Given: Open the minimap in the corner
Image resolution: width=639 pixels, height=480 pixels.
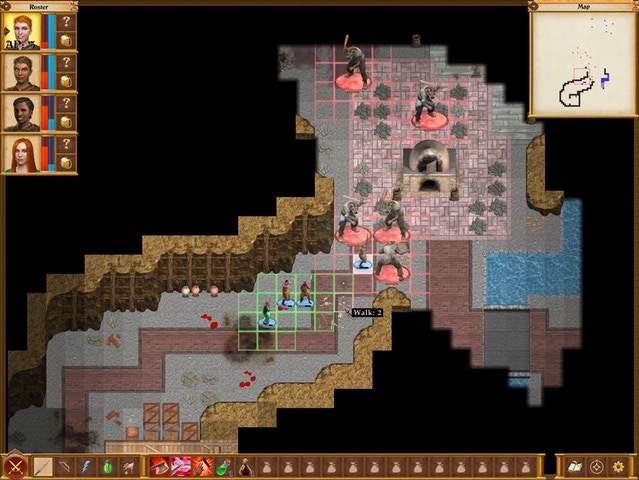Looking at the screenshot, I should pos(584,62).
